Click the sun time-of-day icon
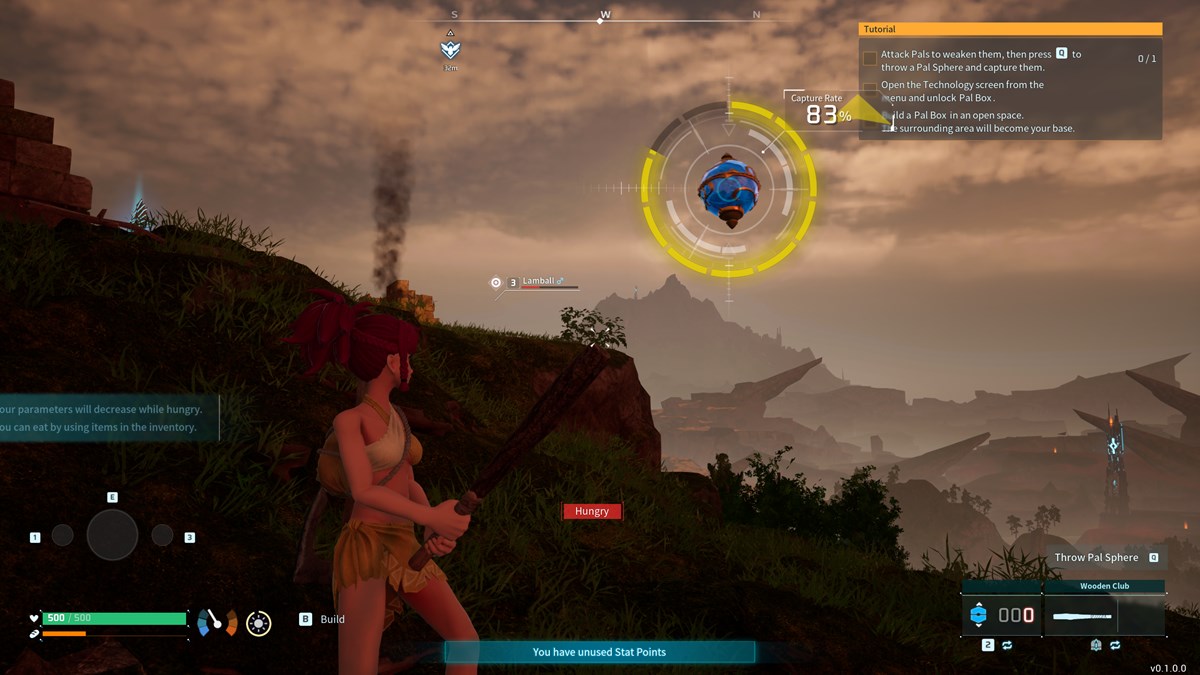This screenshot has width=1200, height=675. coord(258,623)
